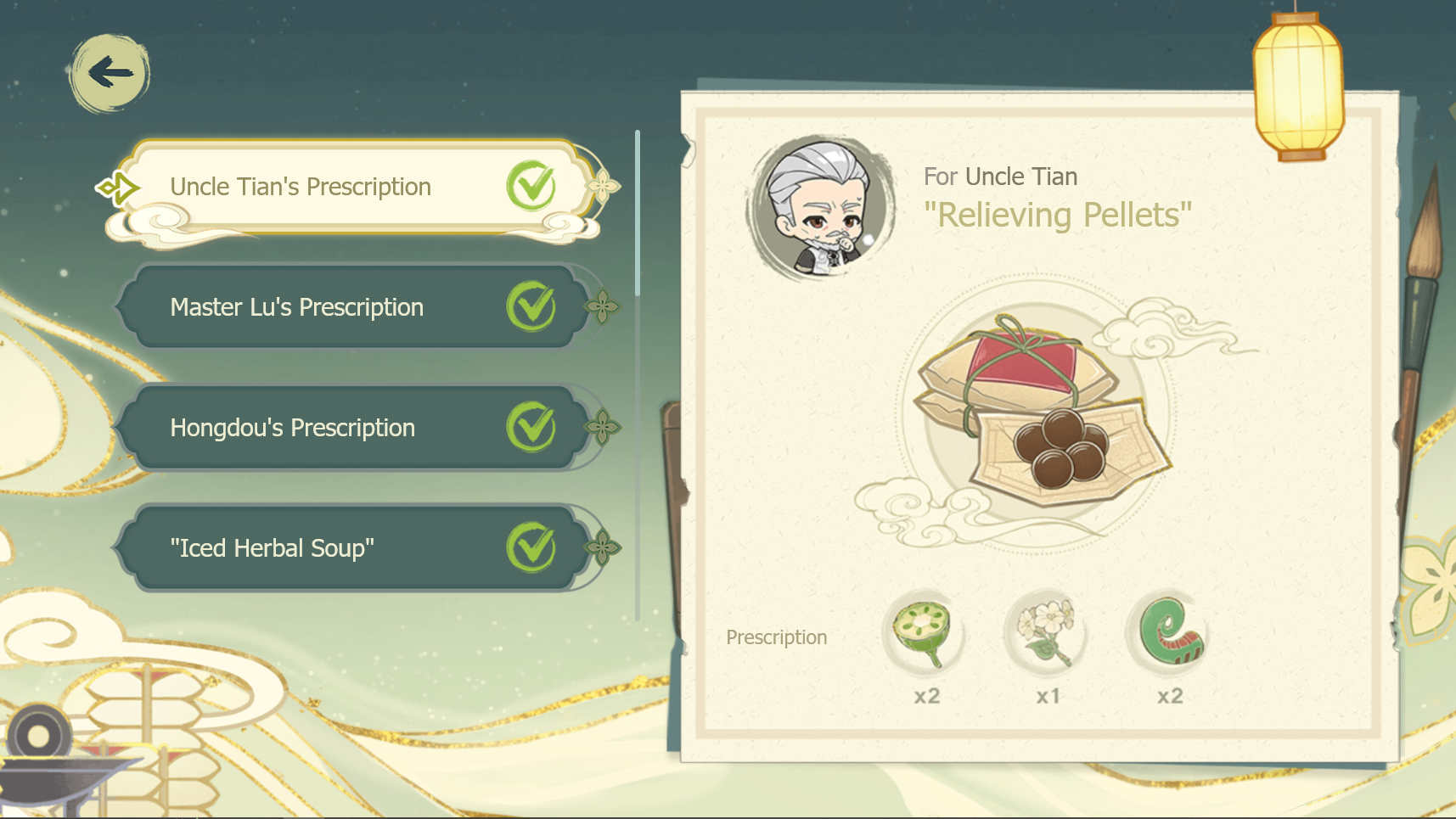This screenshot has width=1456, height=819.
Task: Toggle the checkmark on Master Lu's Prescription
Action: (x=531, y=306)
